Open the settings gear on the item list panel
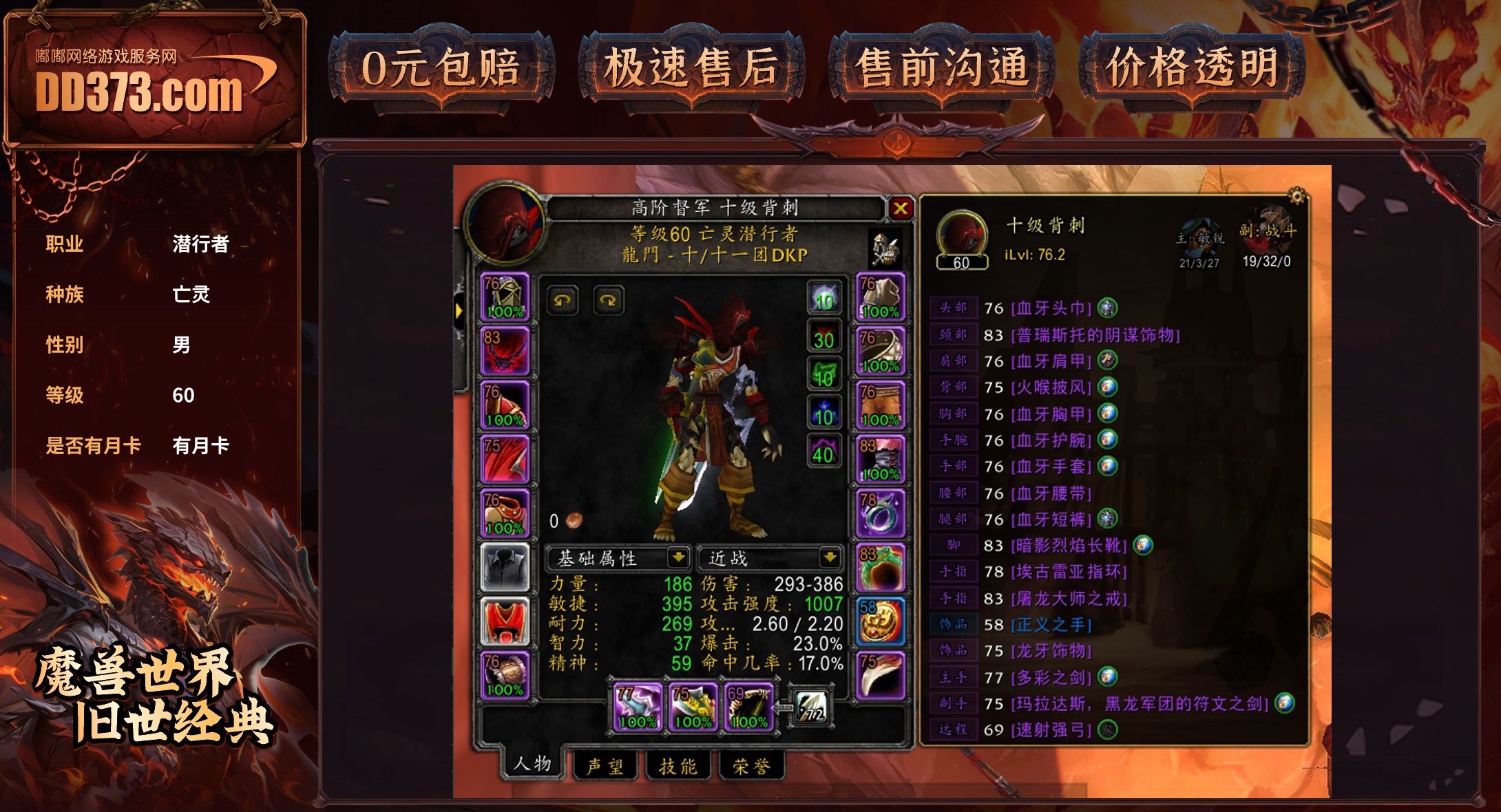The width and height of the screenshot is (1501, 812). pyautogui.click(x=1297, y=195)
